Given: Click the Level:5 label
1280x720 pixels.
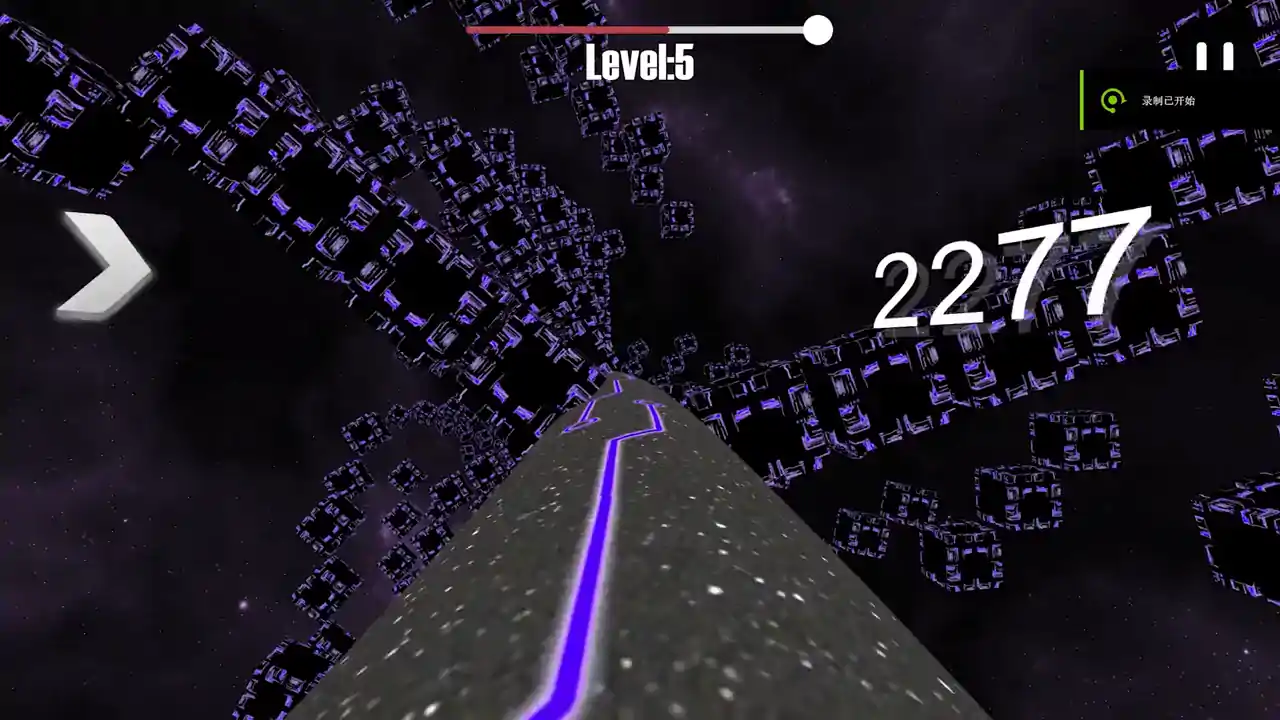Looking at the screenshot, I should click(x=639, y=62).
